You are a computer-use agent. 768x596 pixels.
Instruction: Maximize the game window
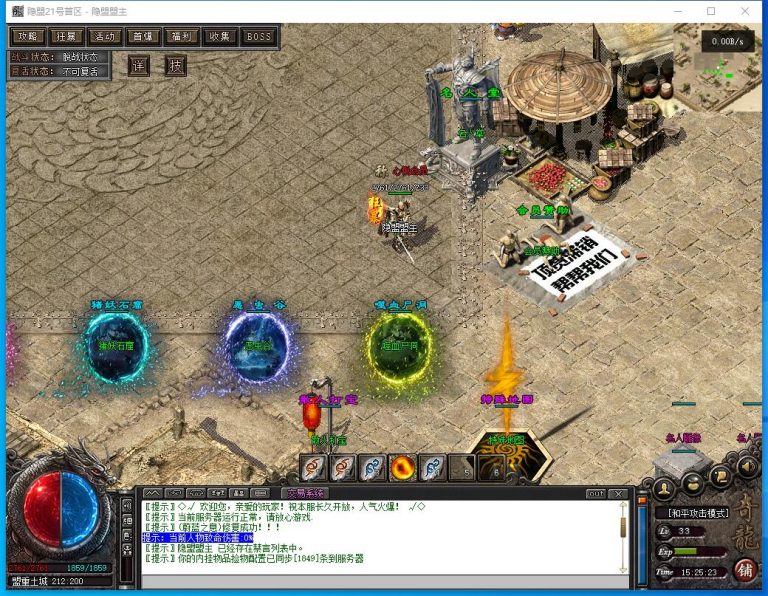(711, 11)
